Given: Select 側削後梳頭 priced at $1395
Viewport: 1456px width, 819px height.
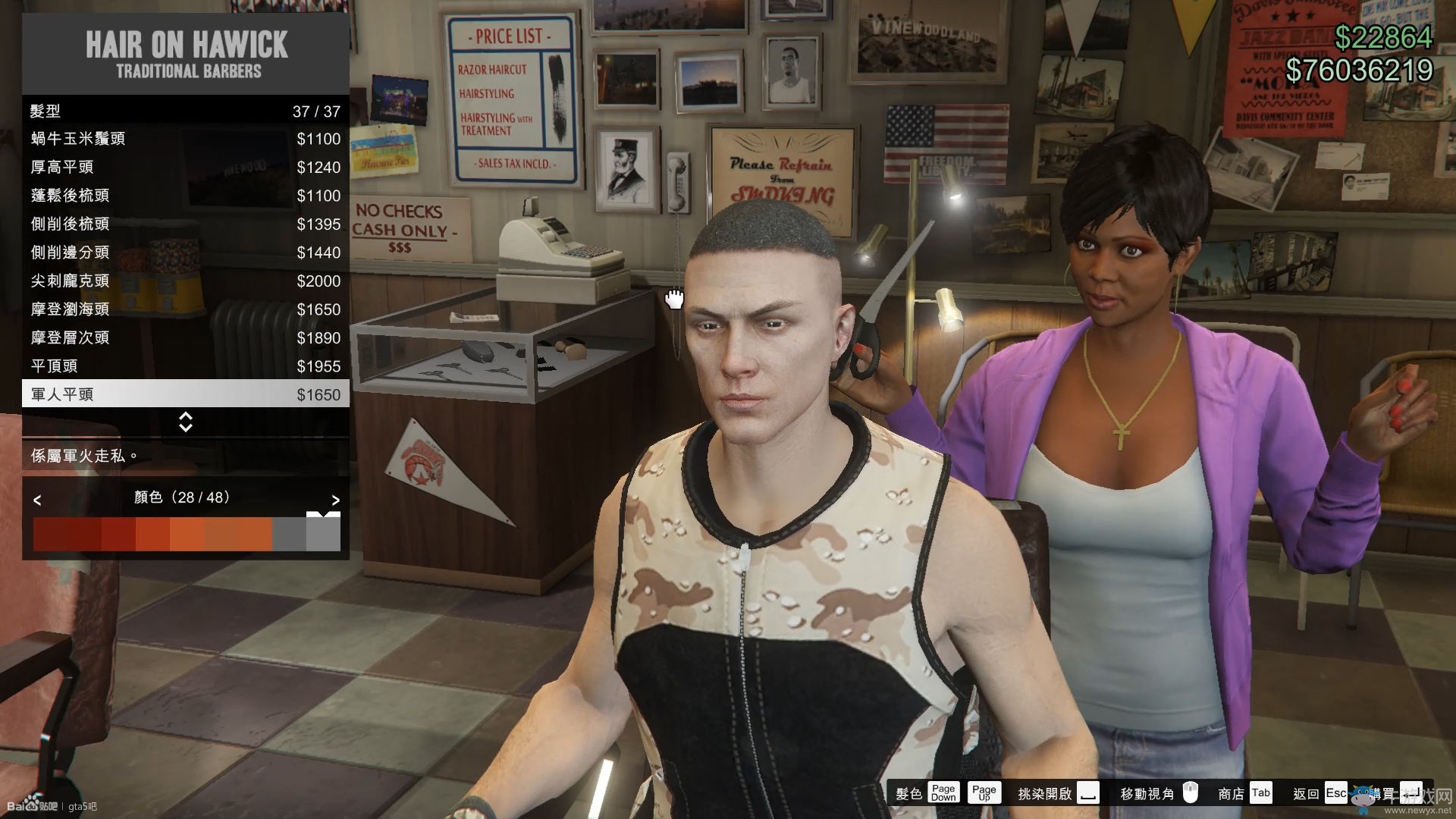Looking at the screenshot, I should [x=185, y=224].
